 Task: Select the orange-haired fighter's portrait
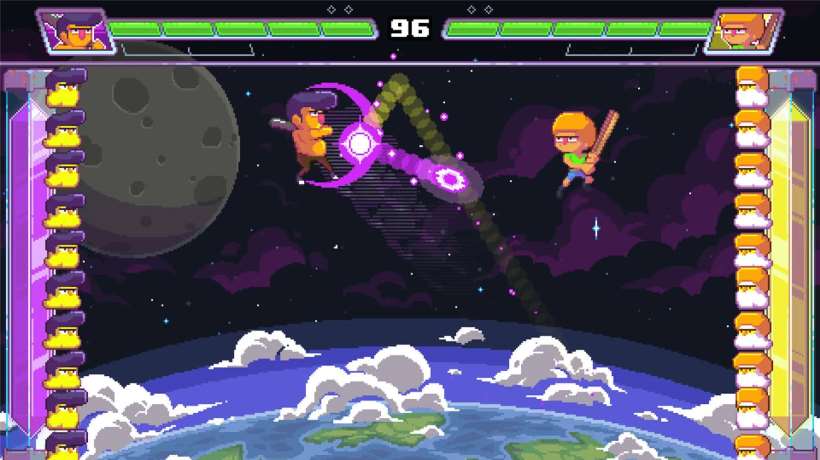point(745,30)
